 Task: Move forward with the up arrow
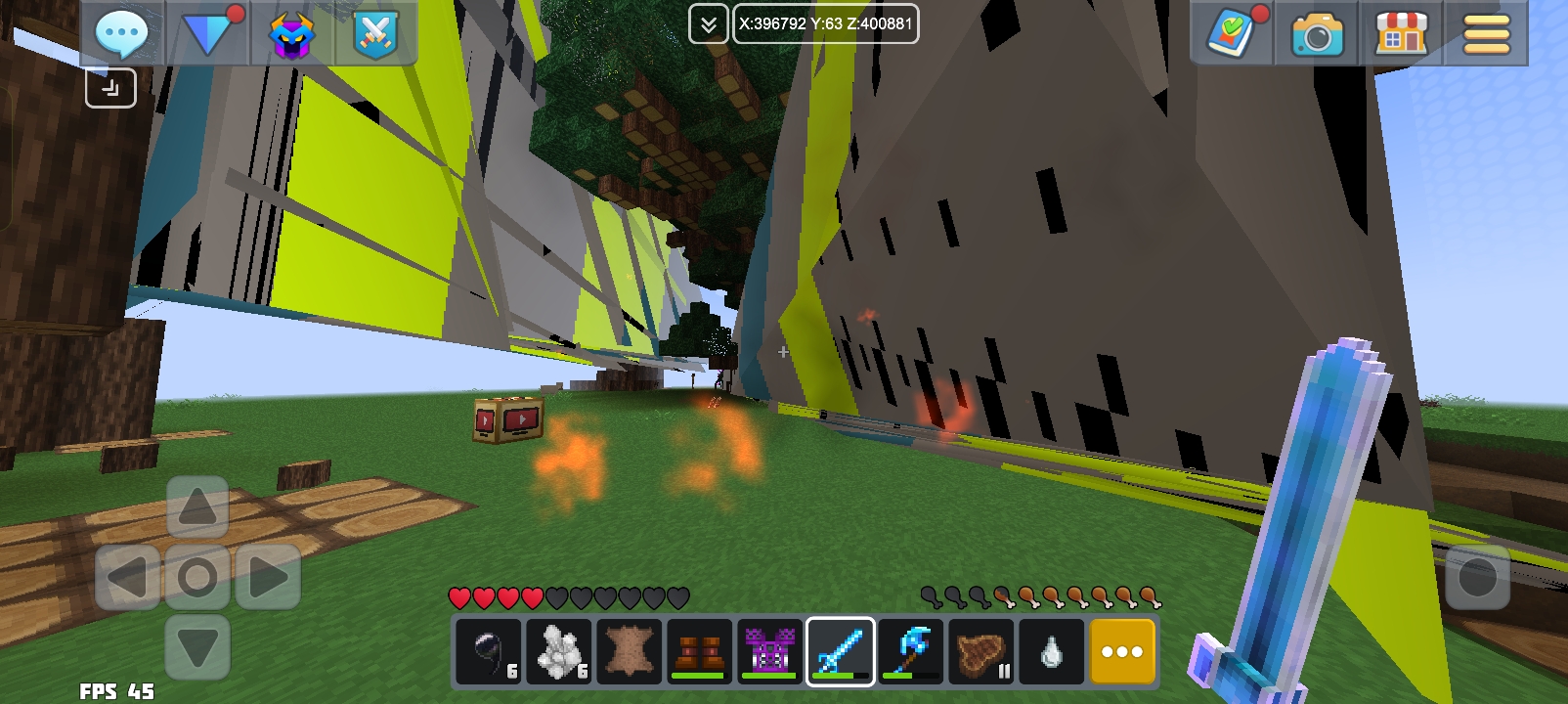click(x=197, y=508)
